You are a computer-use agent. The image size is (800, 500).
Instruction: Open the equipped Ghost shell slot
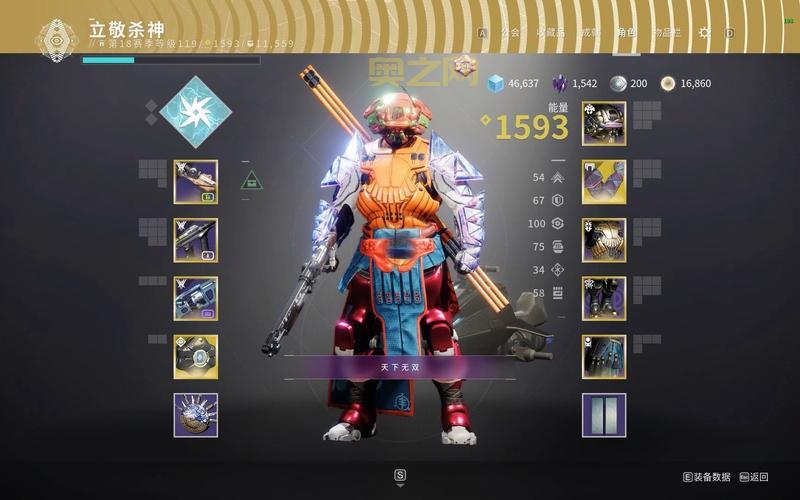pos(196,356)
